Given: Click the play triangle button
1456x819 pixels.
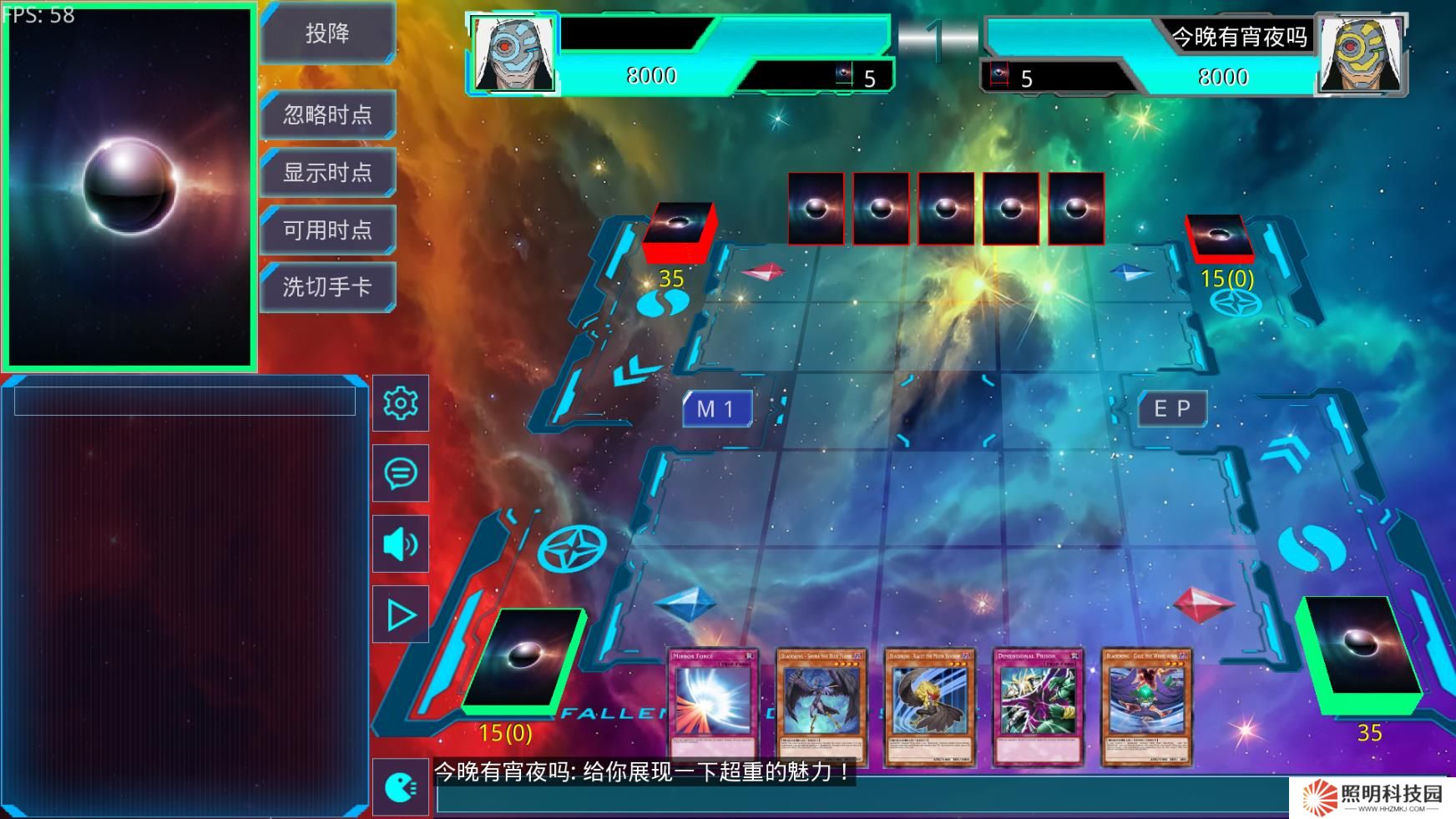Looking at the screenshot, I should point(401,615).
